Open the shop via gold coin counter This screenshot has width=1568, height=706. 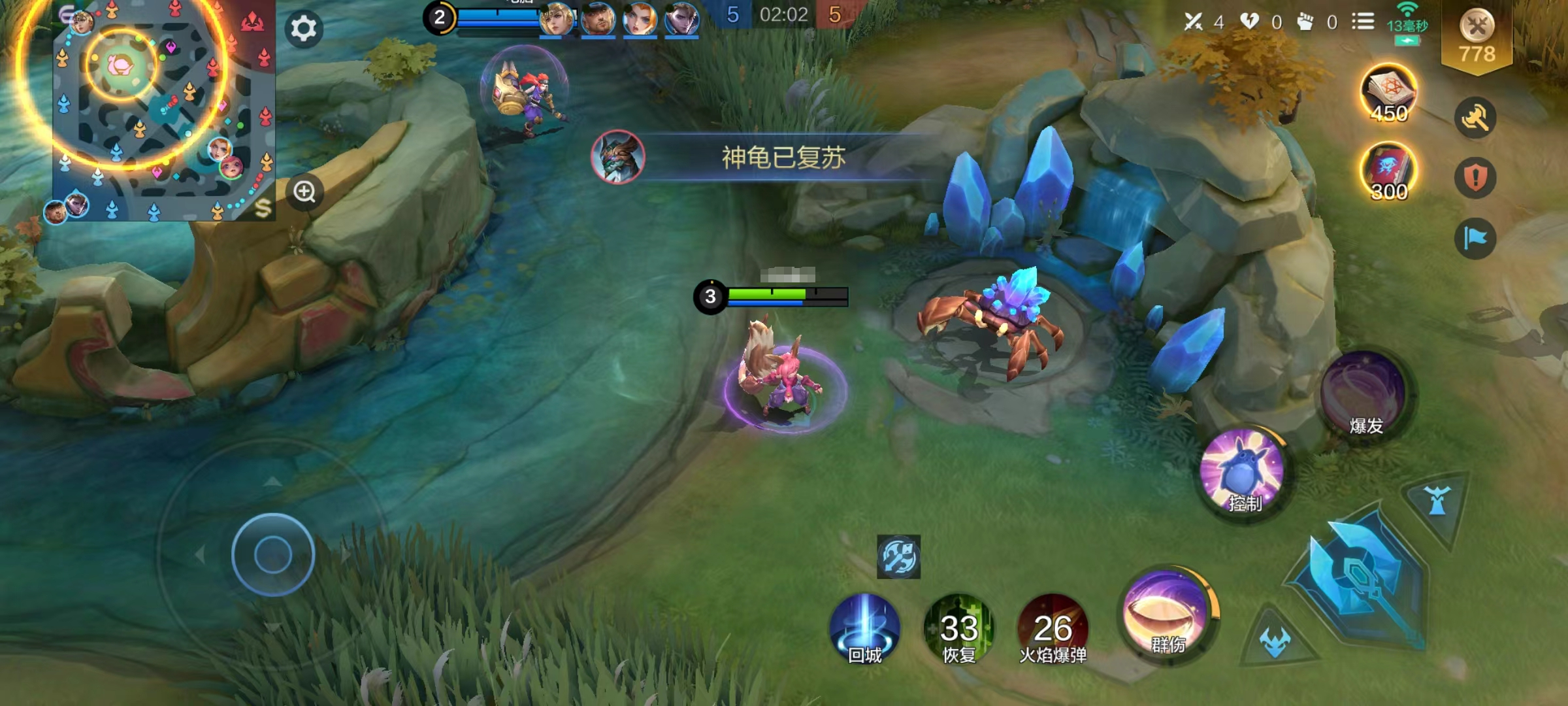click(x=1477, y=38)
